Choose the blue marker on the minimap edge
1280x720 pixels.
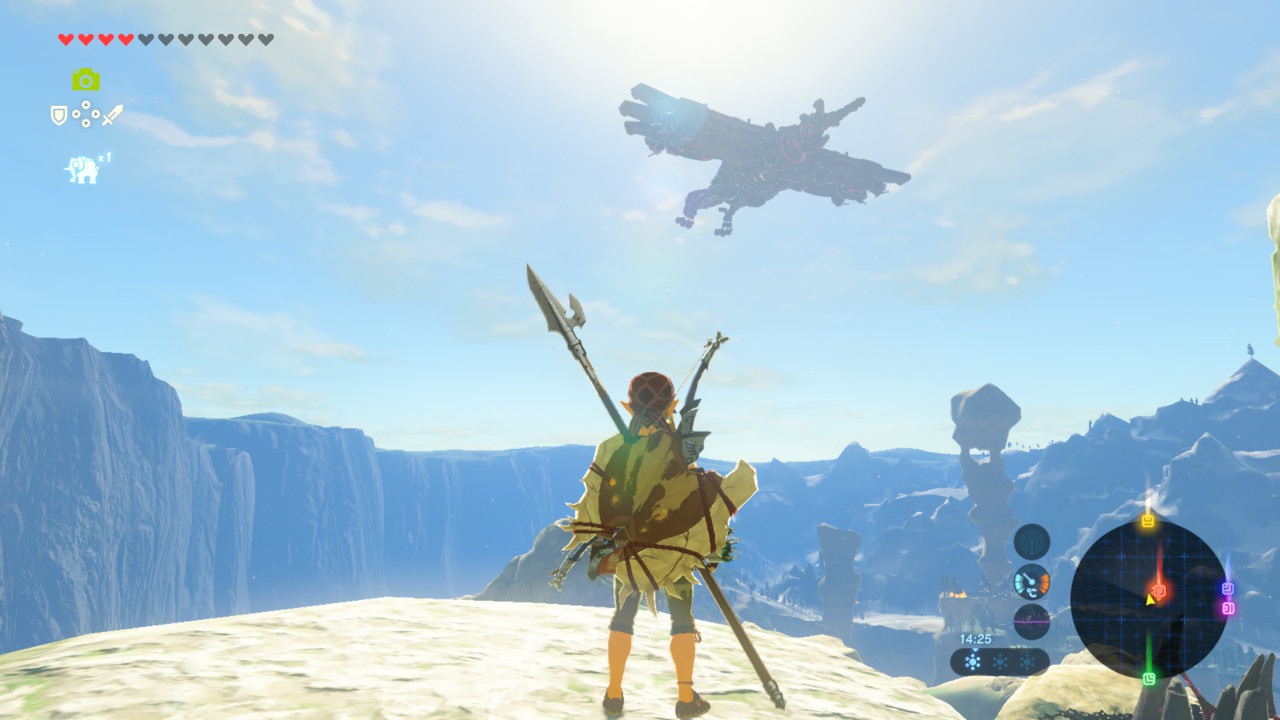[1228, 589]
